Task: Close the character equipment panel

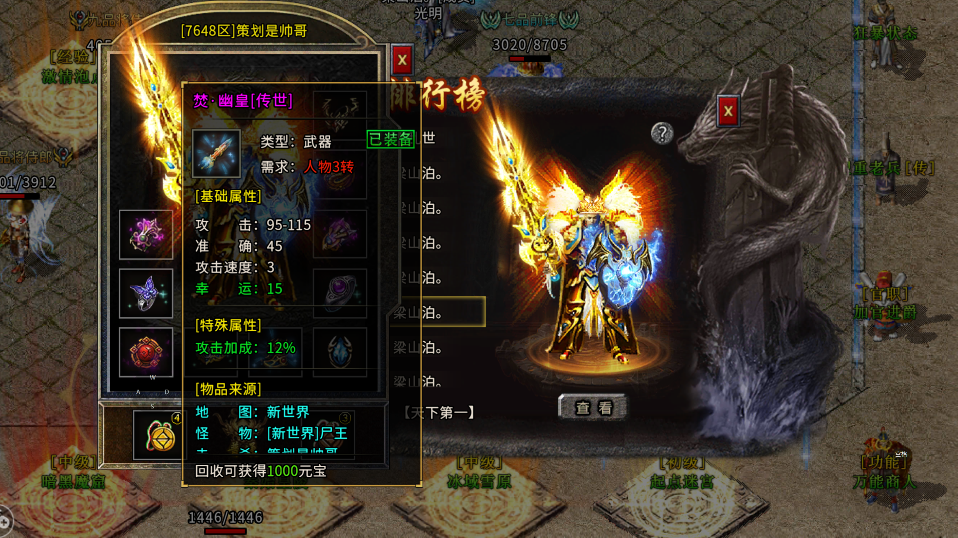Action: point(402,60)
